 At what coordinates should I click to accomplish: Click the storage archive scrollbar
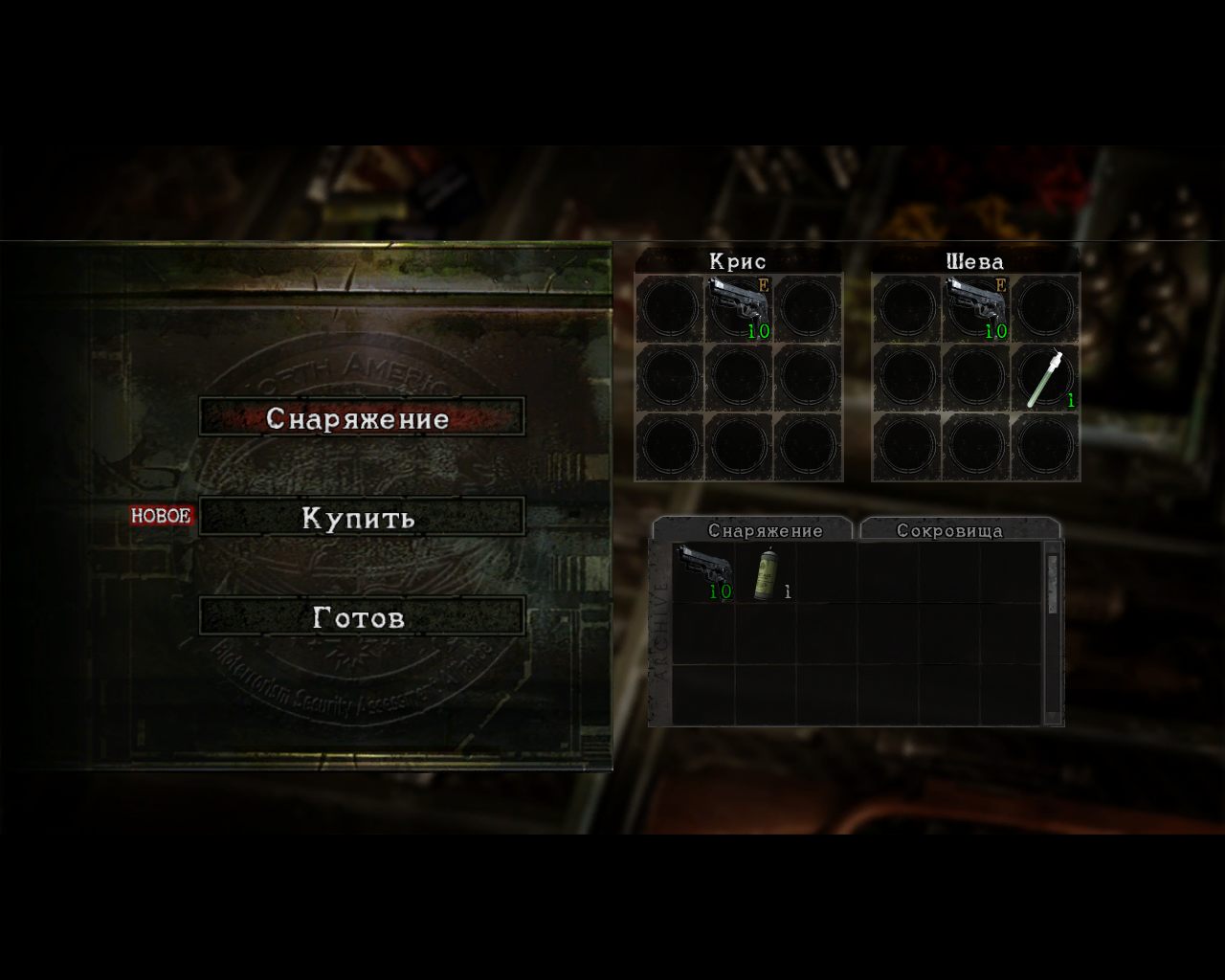(1052, 632)
